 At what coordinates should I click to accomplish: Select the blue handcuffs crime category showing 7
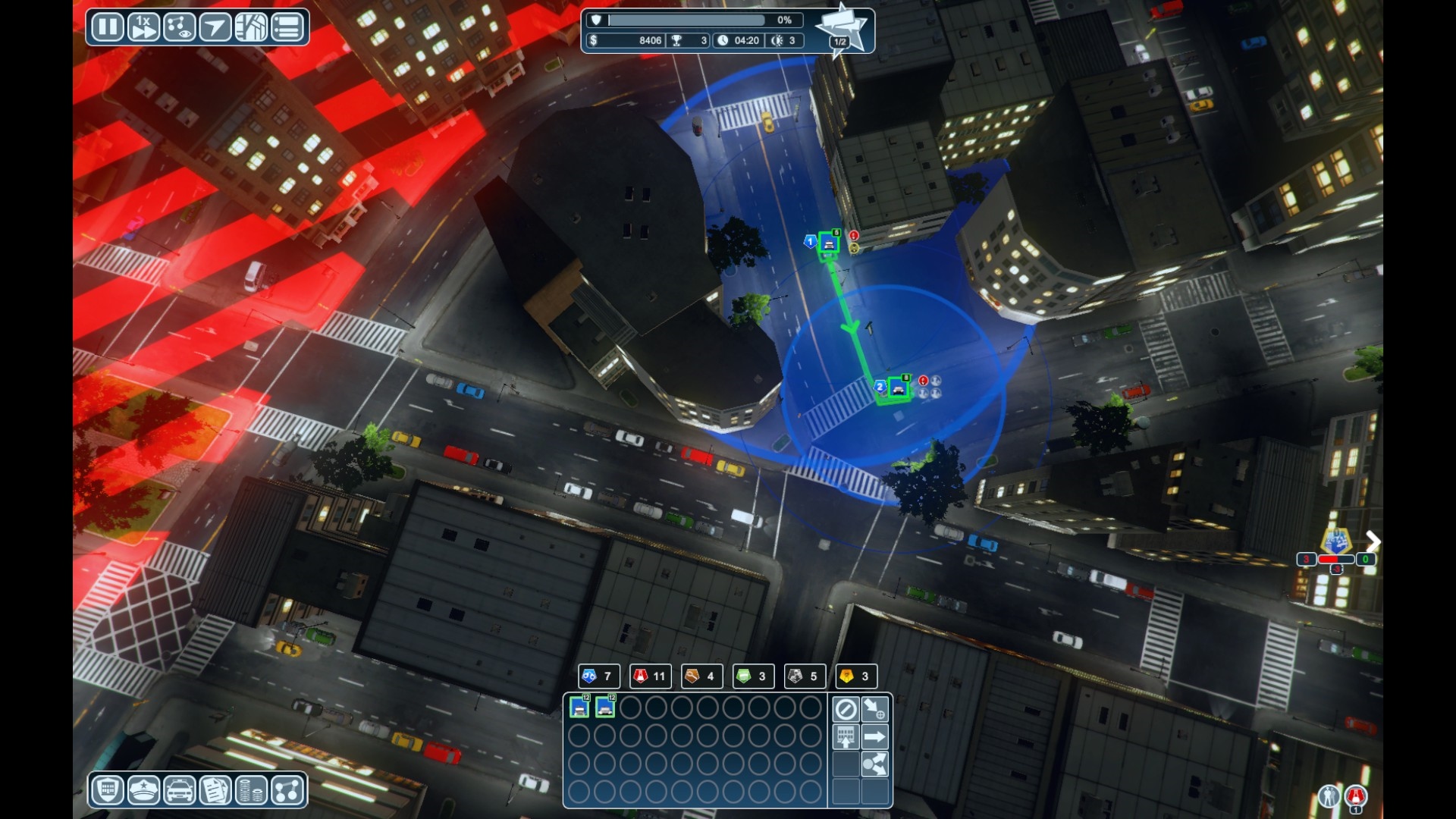pos(598,676)
